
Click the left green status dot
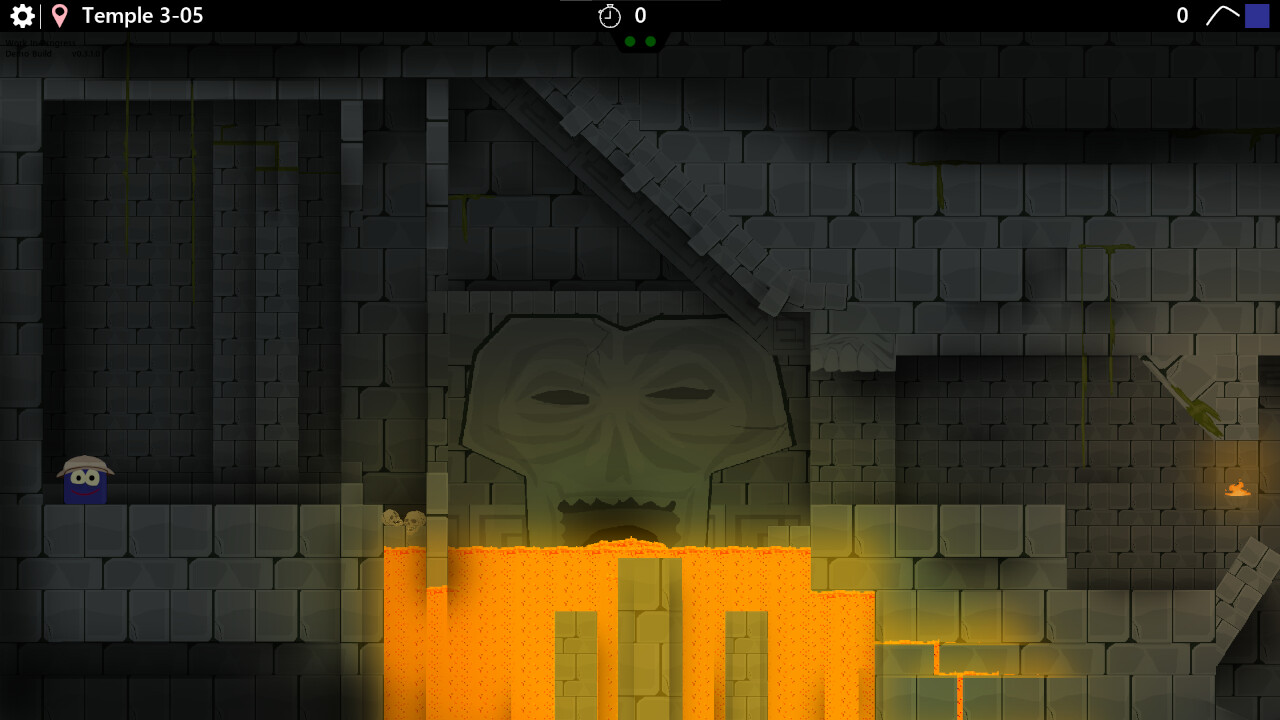pos(630,42)
